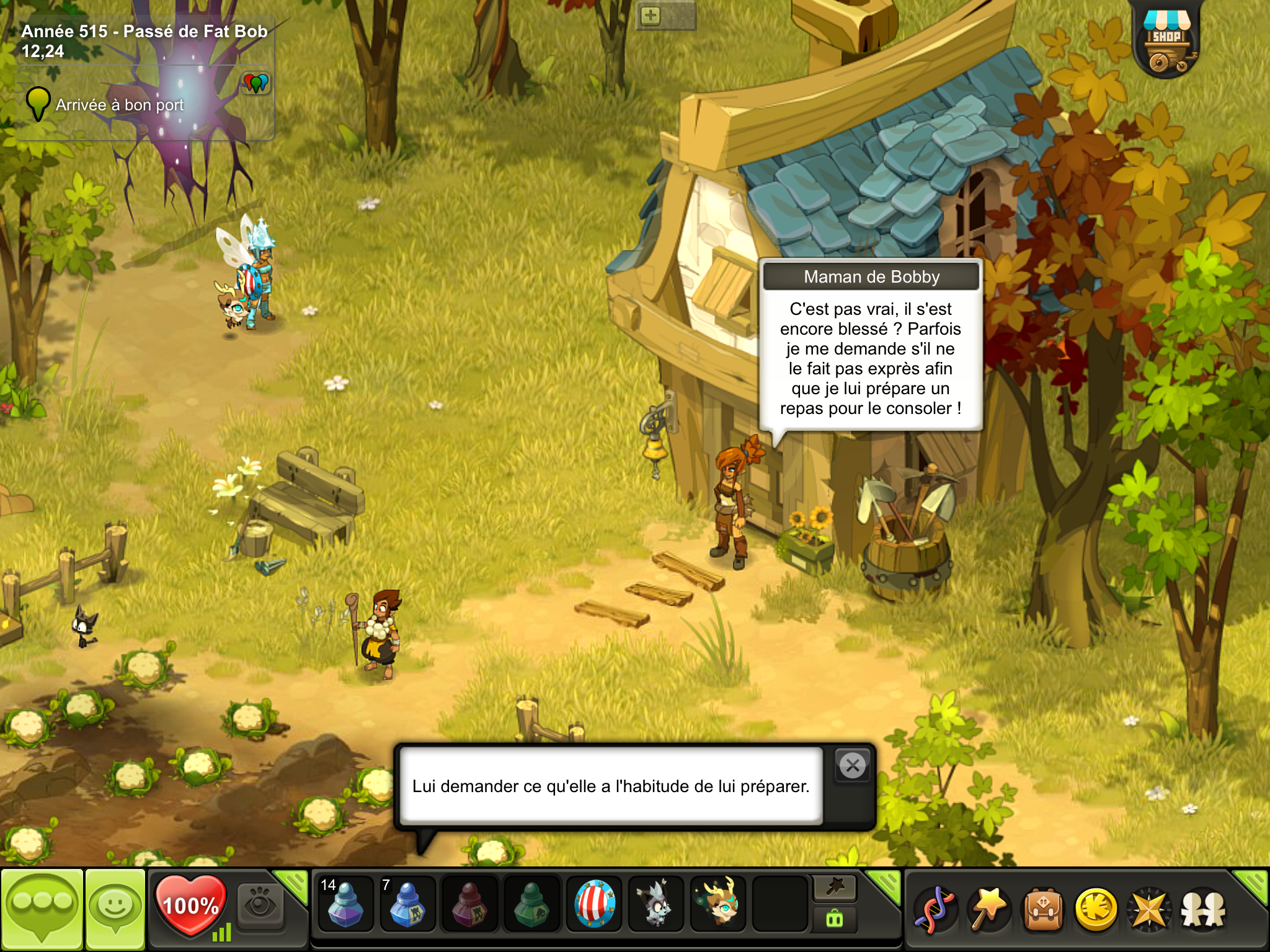The width and height of the screenshot is (1270, 952).
Task: Use the blue potion with 7 count
Action: (407, 905)
